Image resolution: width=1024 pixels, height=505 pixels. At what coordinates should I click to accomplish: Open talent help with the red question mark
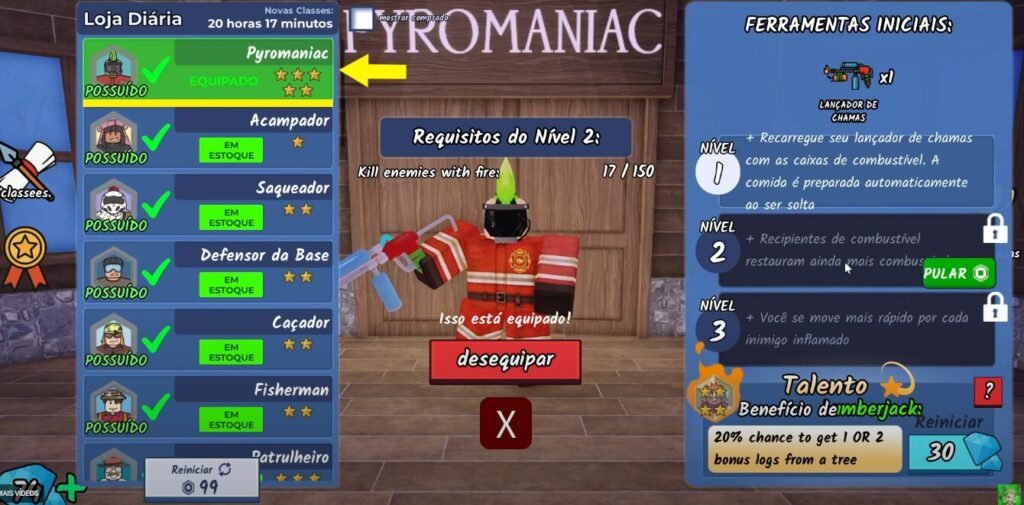point(987,391)
